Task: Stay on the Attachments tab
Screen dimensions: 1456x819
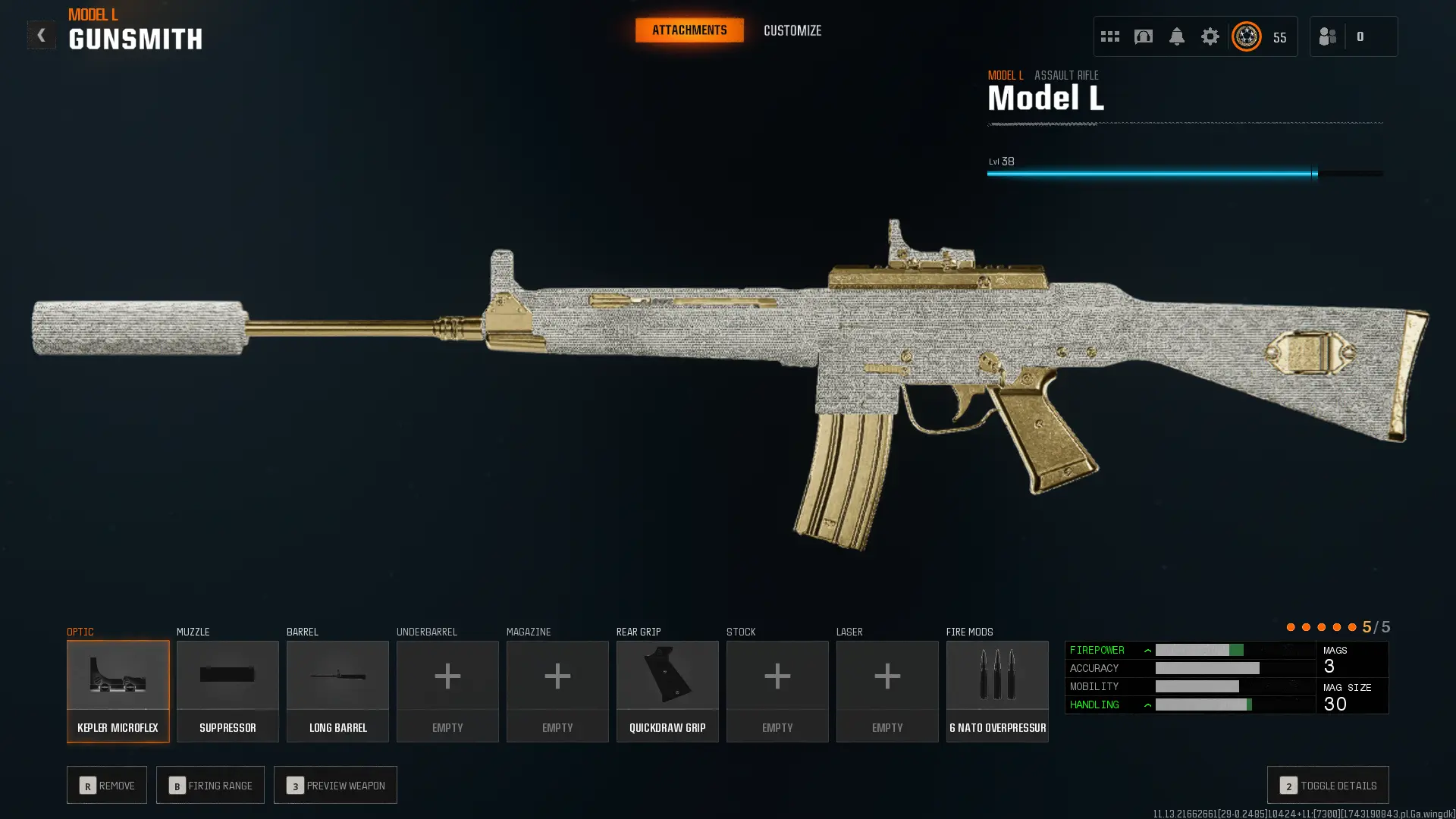Action: tap(689, 30)
